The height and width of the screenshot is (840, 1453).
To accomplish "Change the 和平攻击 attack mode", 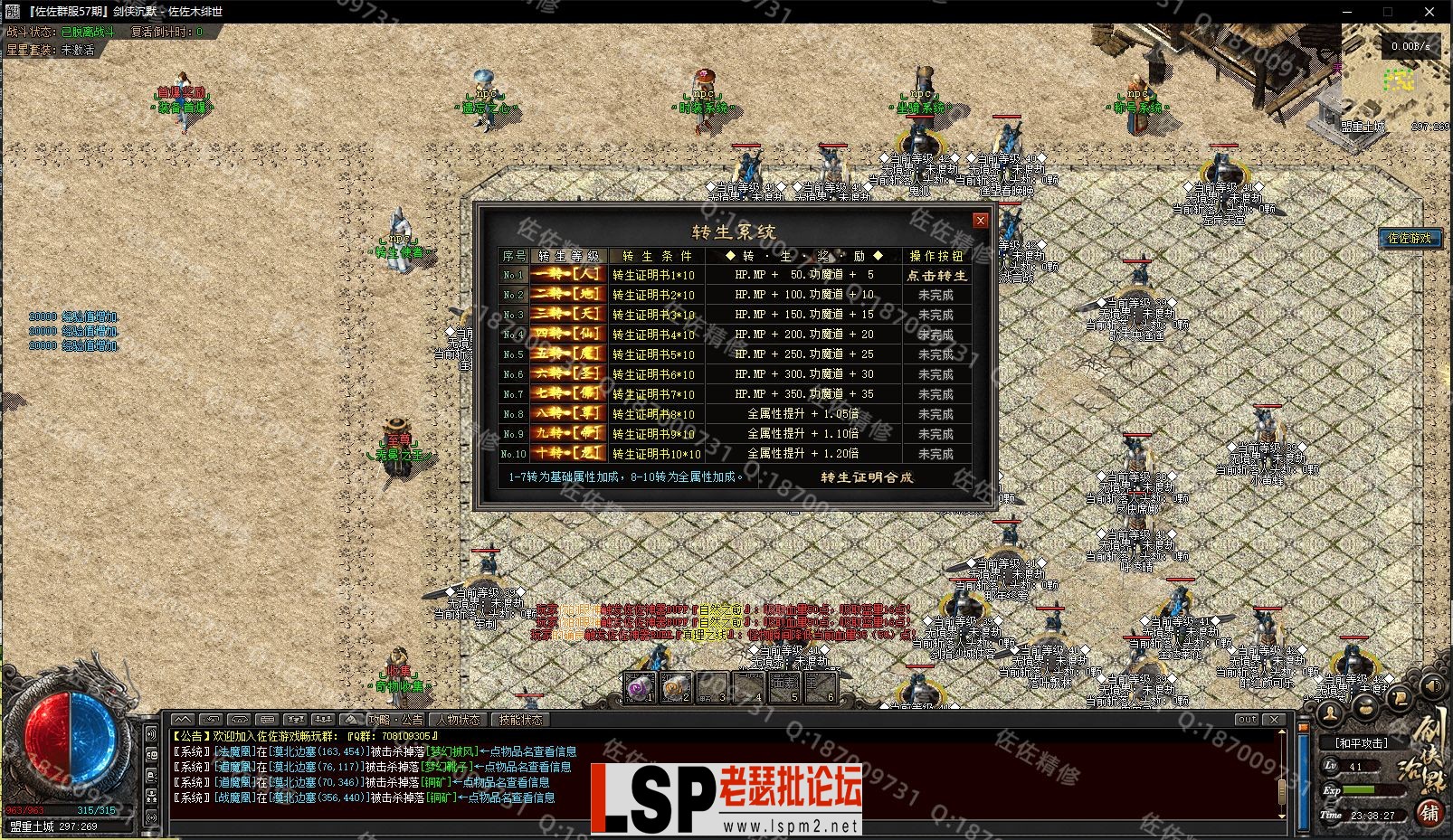I will tap(1361, 743).
